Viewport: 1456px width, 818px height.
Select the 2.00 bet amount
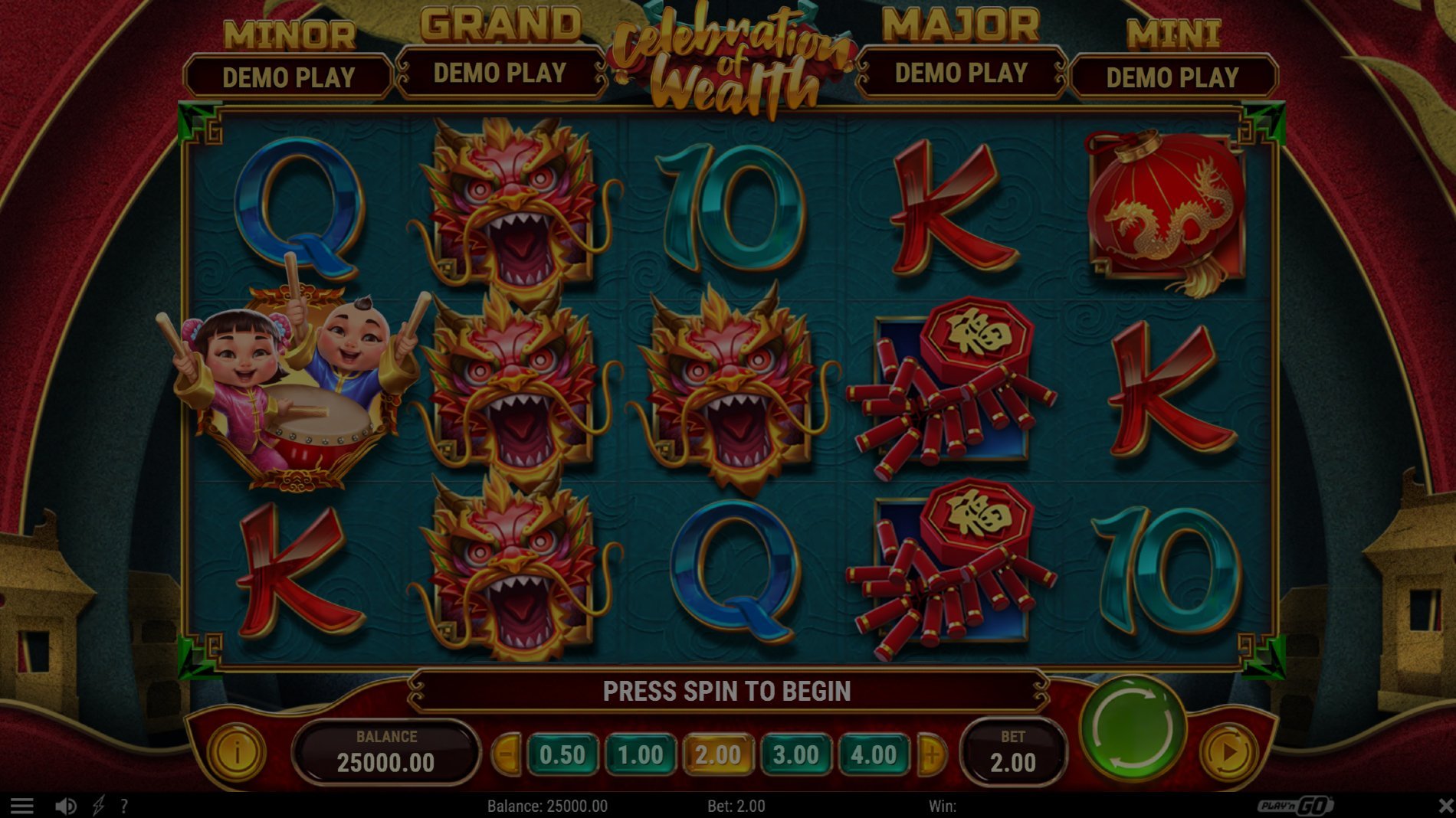pyautogui.click(x=718, y=755)
